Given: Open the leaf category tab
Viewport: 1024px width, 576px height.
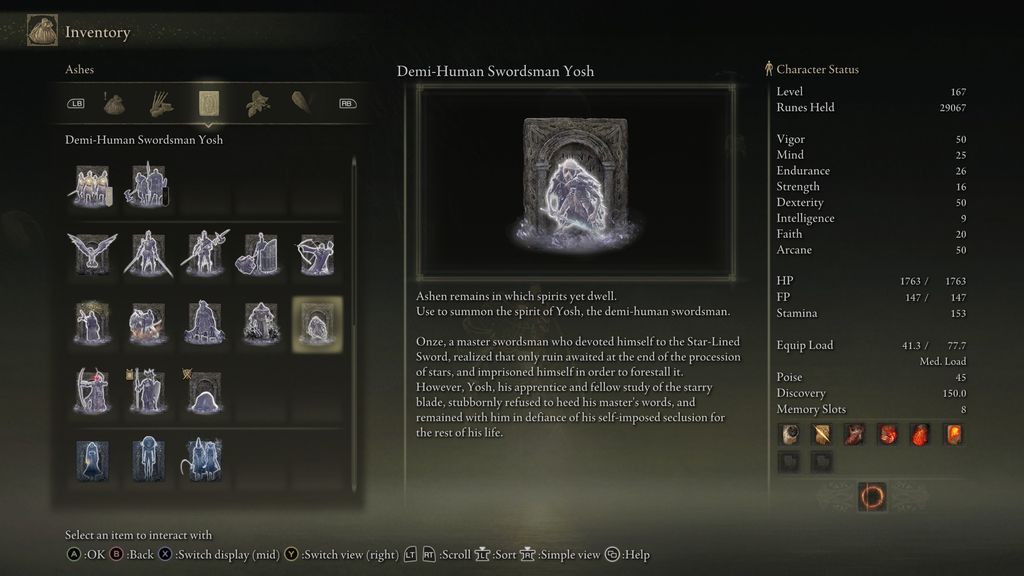Looking at the screenshot, I should (258, 103).
